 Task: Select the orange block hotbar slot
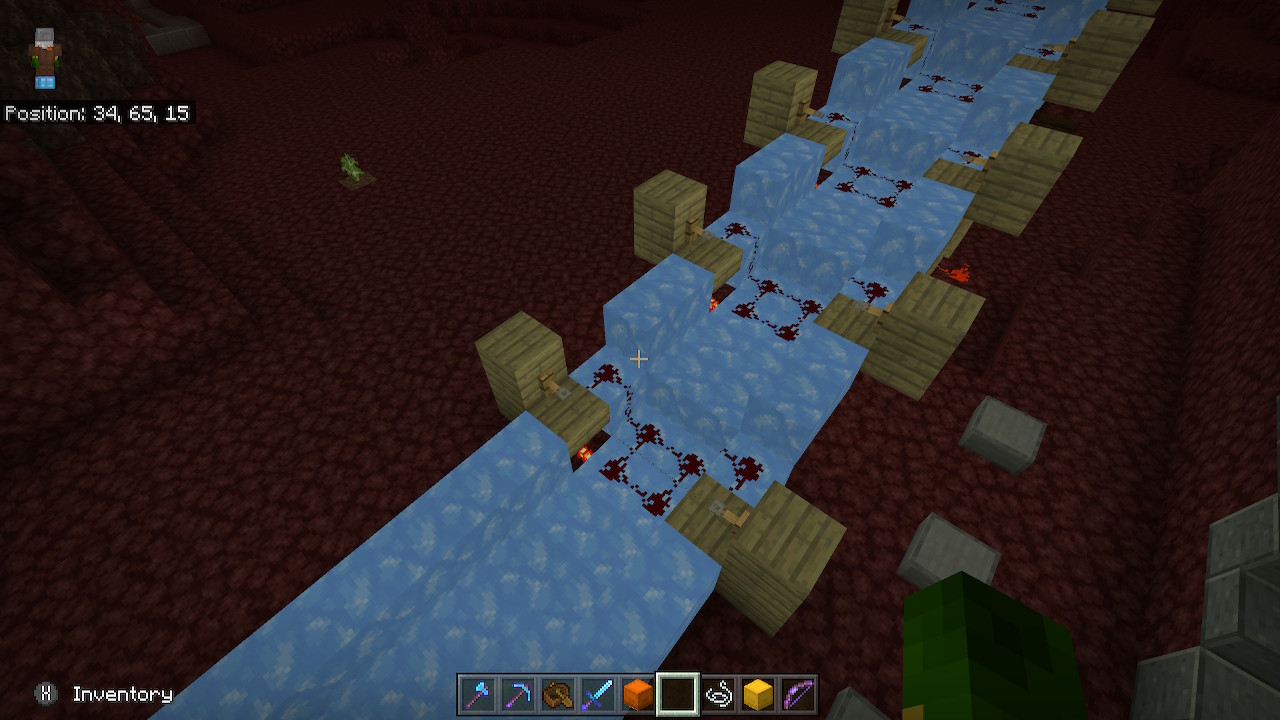[x=637, y=694]
